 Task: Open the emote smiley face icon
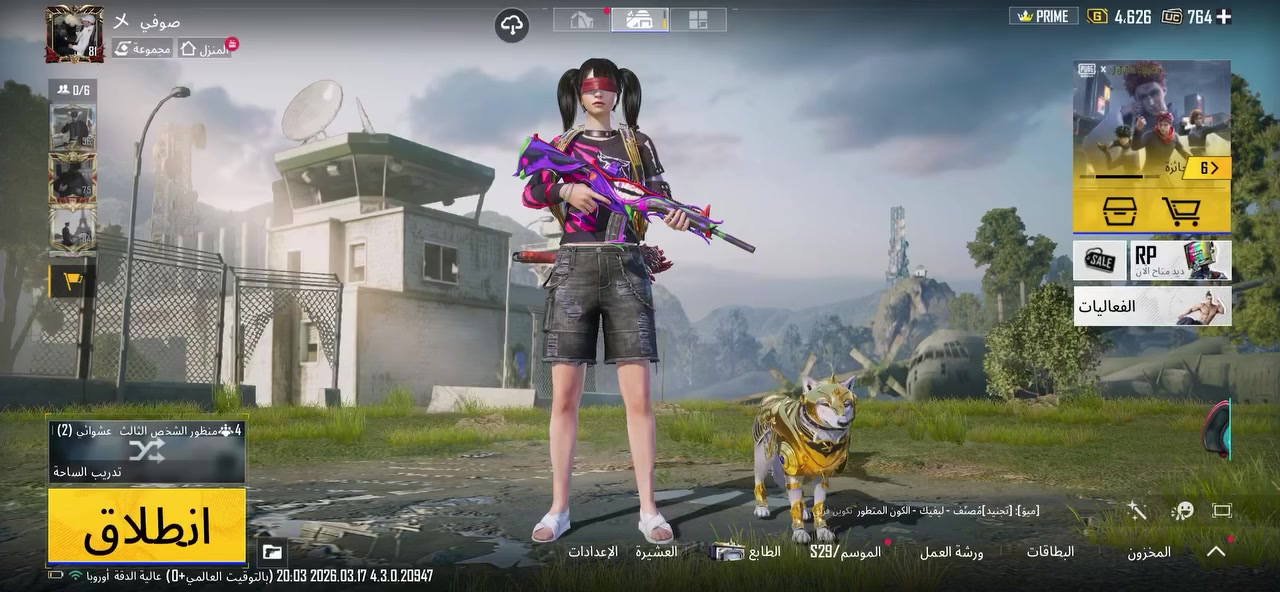point(1183,511)
